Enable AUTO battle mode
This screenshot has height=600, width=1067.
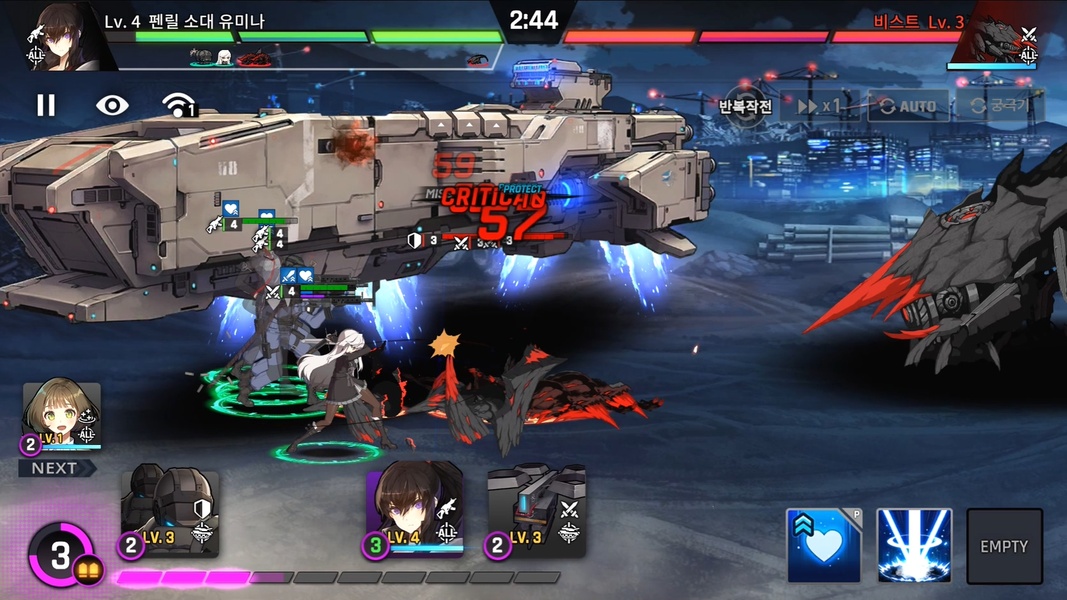tap(908, 106)
